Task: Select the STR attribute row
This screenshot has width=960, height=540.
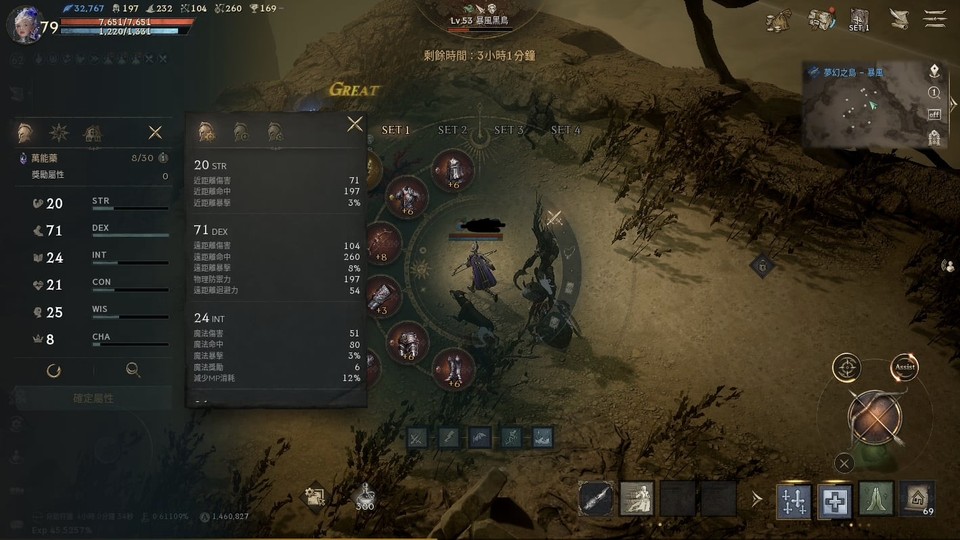Action: [93, 203]
